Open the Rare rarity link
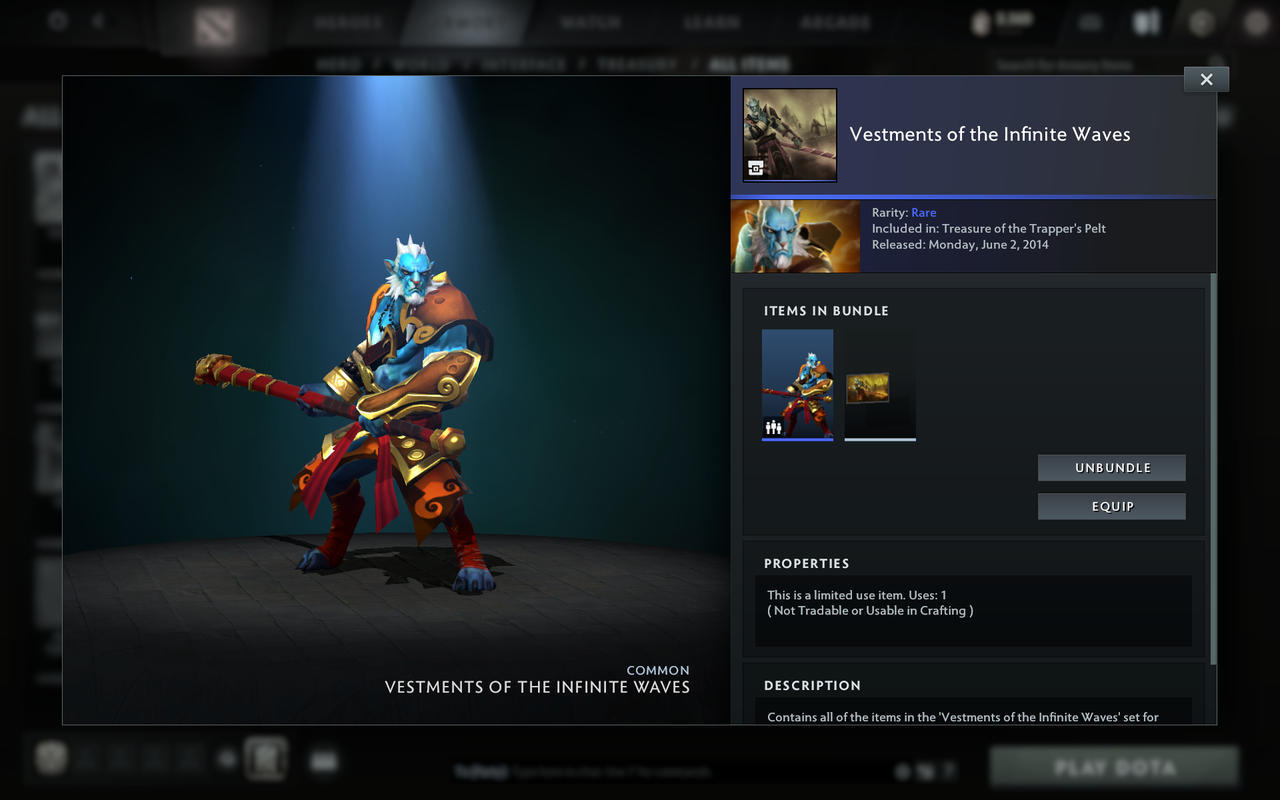 923,212
